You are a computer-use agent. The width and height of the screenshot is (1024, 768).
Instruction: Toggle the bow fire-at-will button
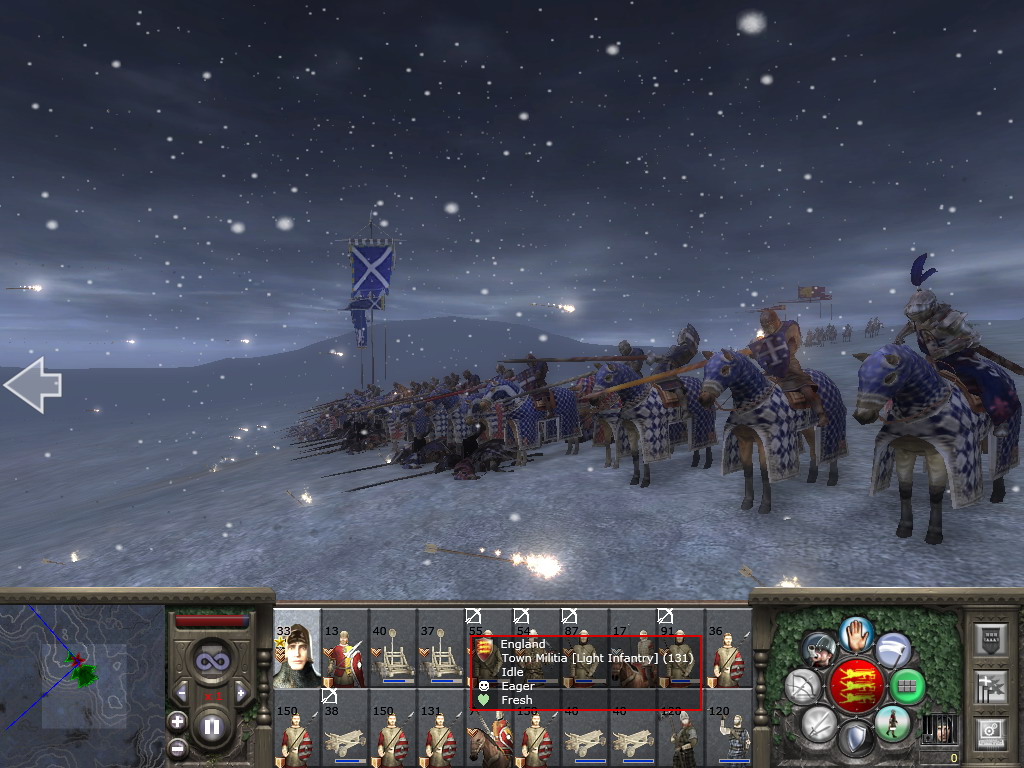[802, 686]
